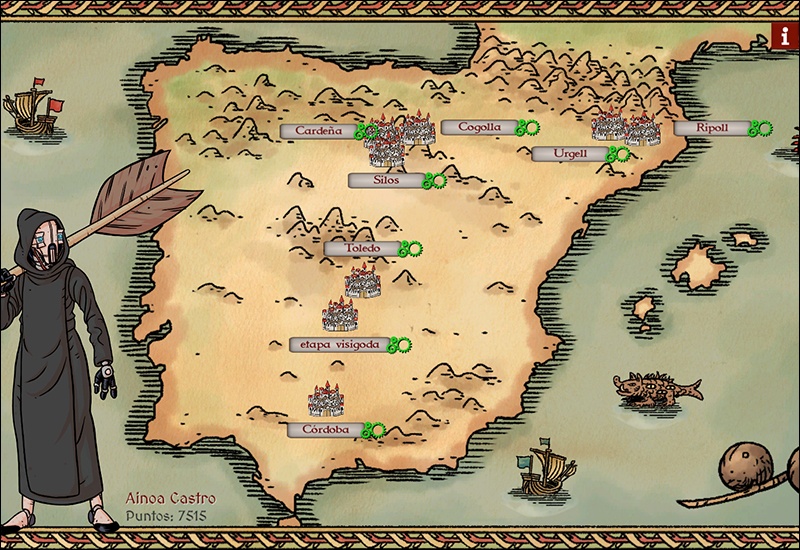The image size is (800, 550).
Task: Choose the Córdoba location label
Action: click(324, 429)
